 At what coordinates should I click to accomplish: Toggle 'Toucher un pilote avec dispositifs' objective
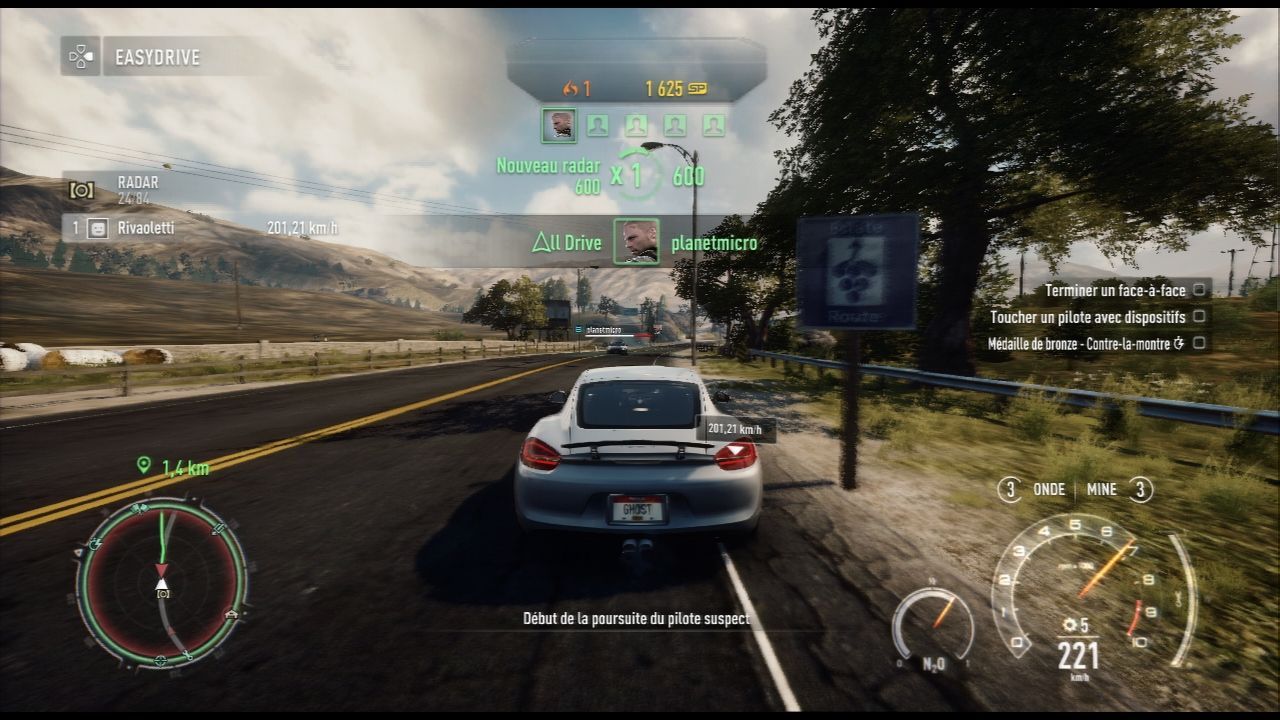pyautogui.click(x=1198, y=317)
